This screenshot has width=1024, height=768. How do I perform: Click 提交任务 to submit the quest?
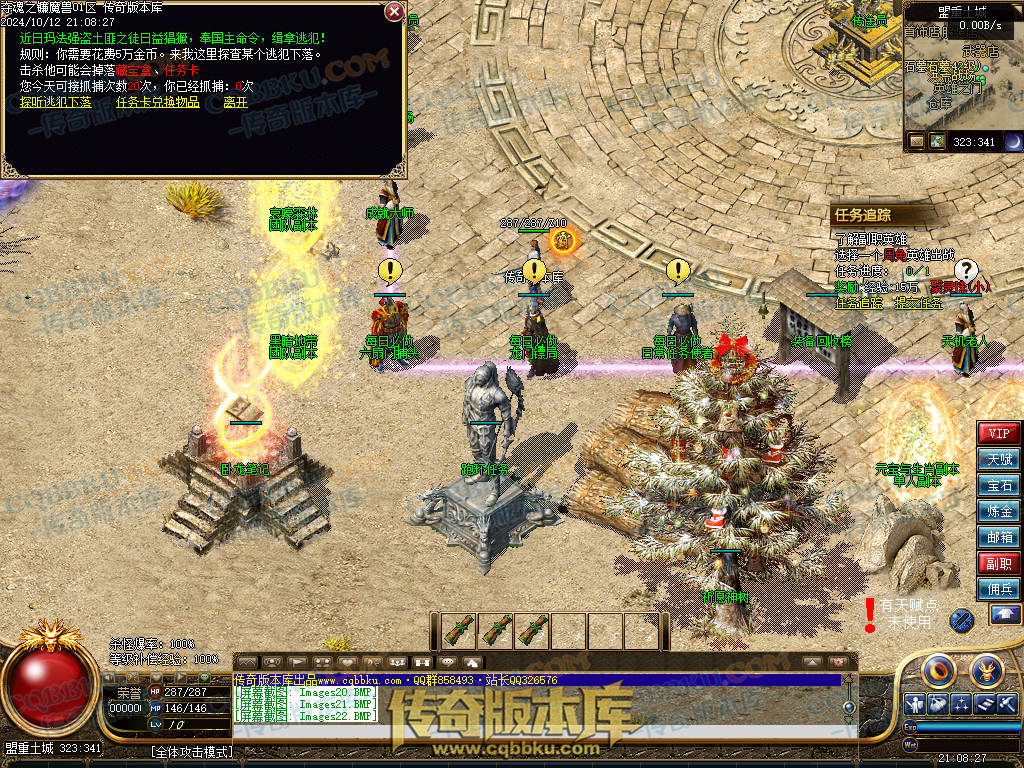click(x=917, y=303)
